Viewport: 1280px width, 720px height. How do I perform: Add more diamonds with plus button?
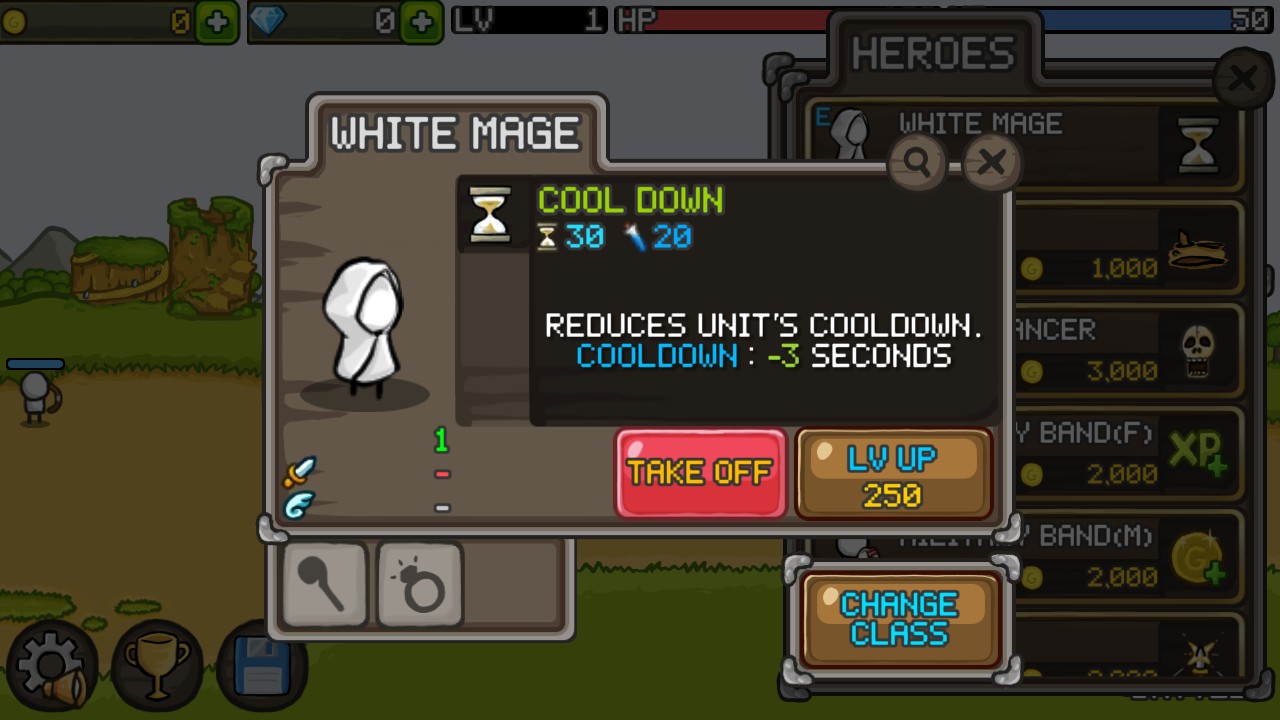click(421, 21)
